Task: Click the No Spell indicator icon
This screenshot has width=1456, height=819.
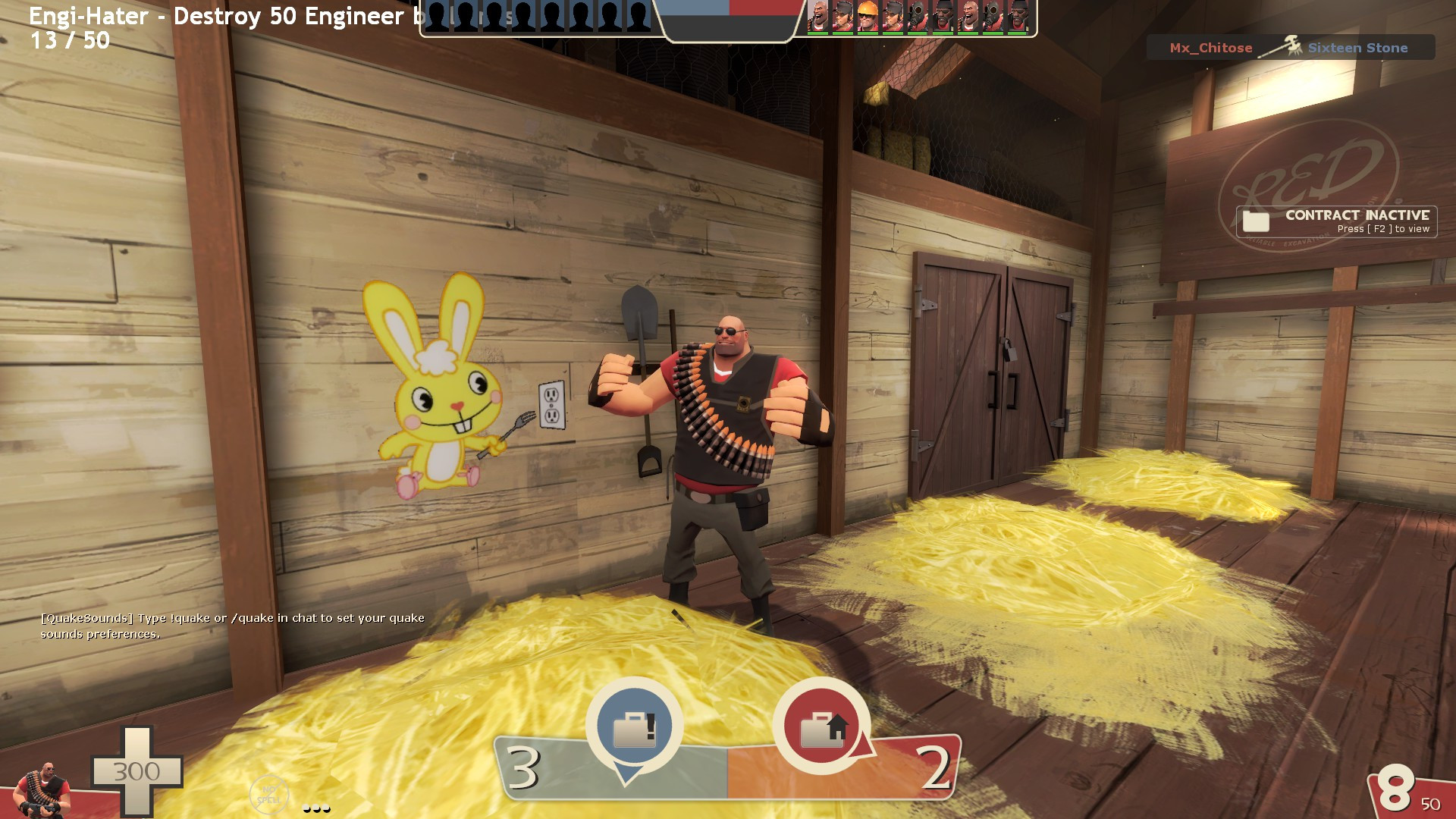Action: pyautogui.click(x=271, y=793)
